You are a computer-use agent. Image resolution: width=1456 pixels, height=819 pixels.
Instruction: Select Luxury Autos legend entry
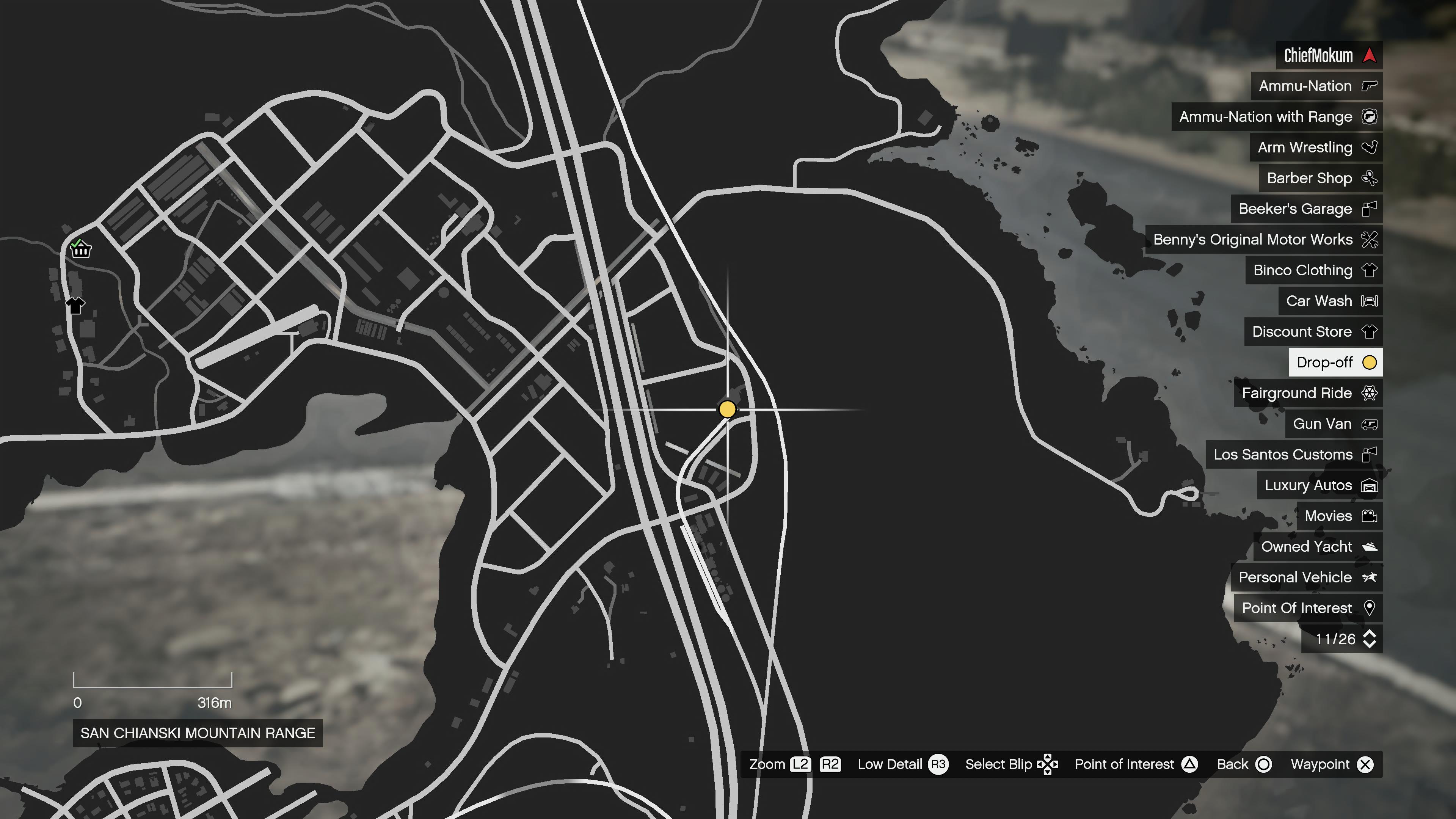click(1319, 485)
